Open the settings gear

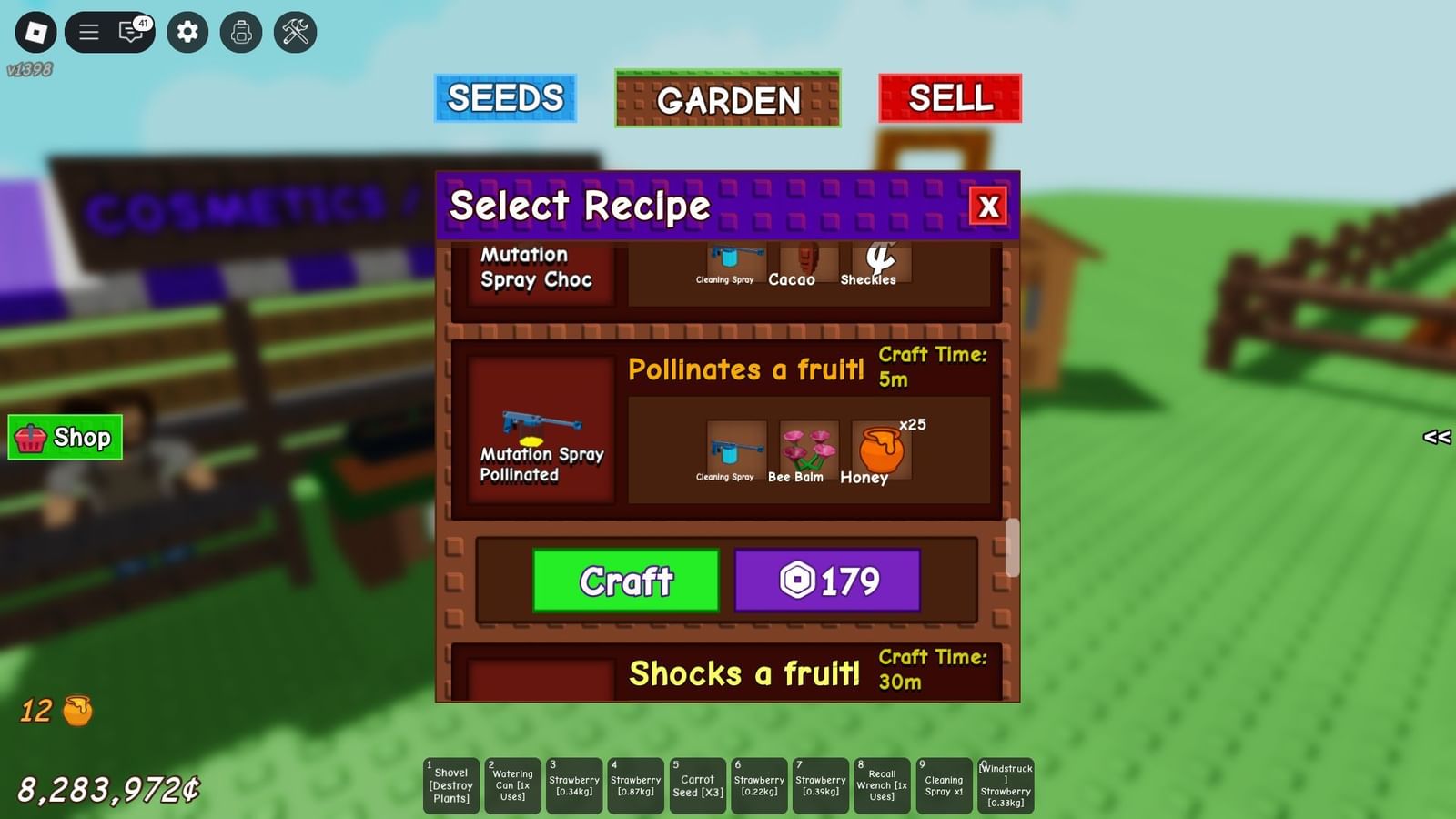[x=187, y=32]
